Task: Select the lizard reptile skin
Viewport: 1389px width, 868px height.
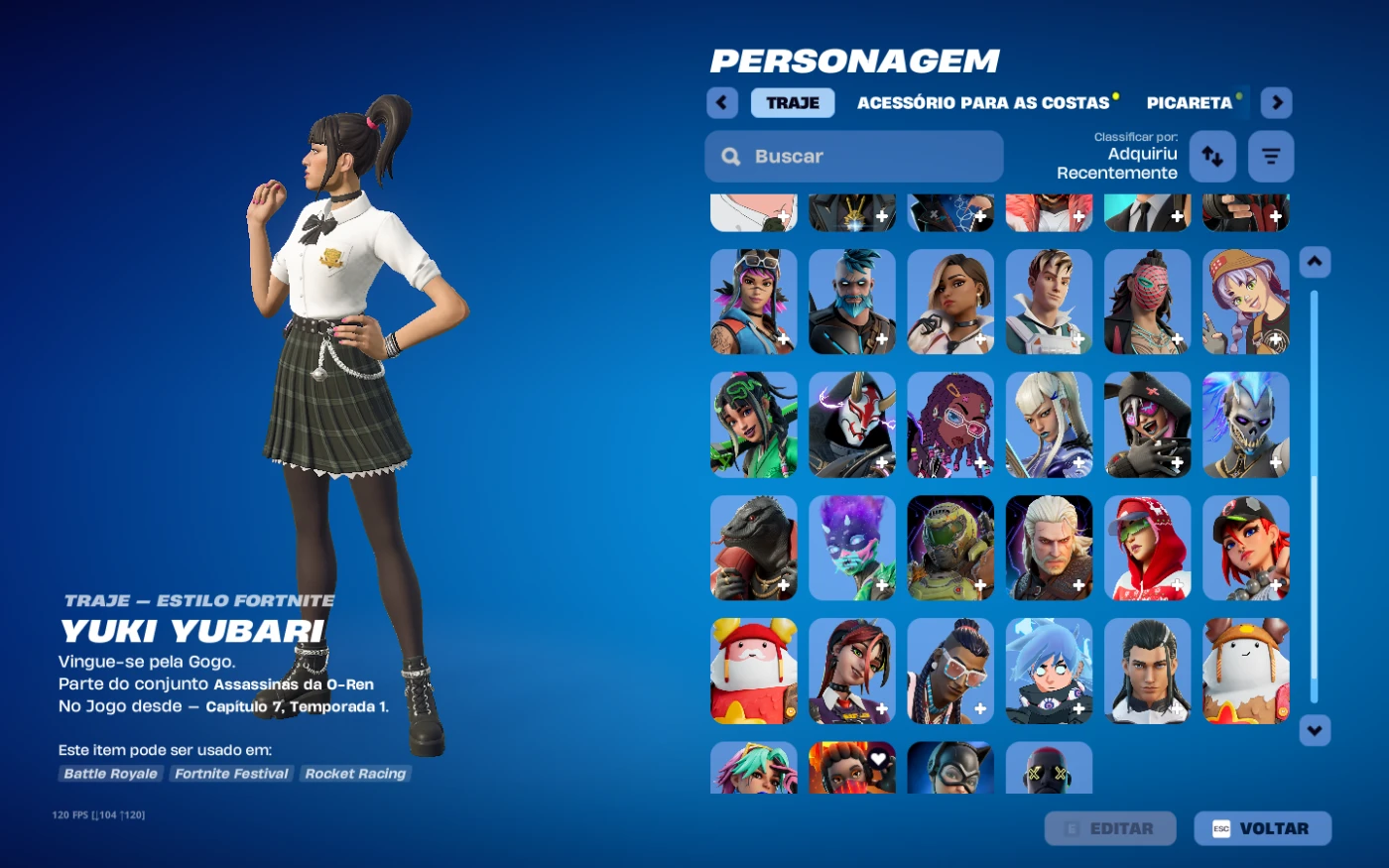Action: [754, 549]
